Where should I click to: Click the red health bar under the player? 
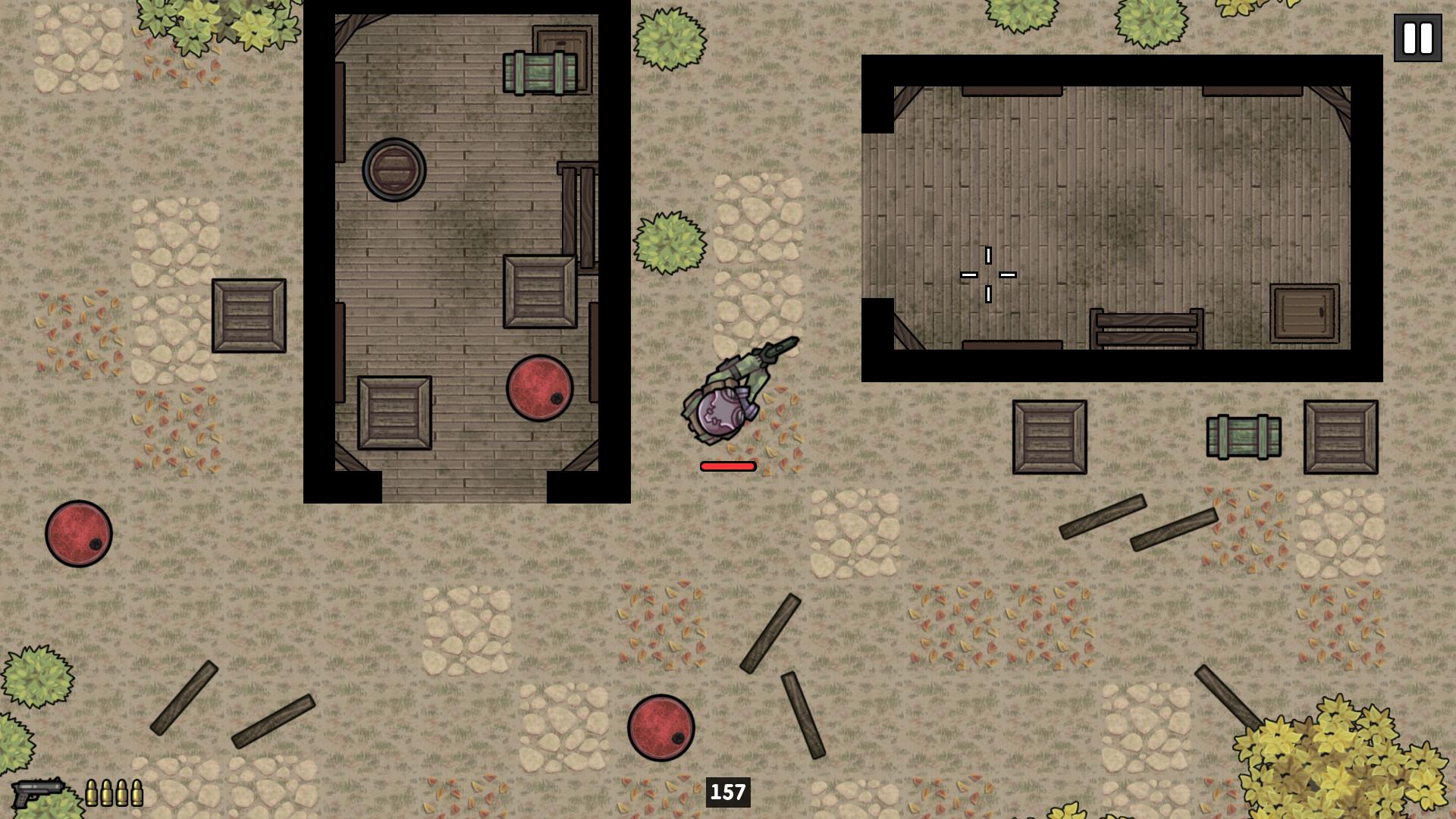pyautogui.click(x=726, y=466)
